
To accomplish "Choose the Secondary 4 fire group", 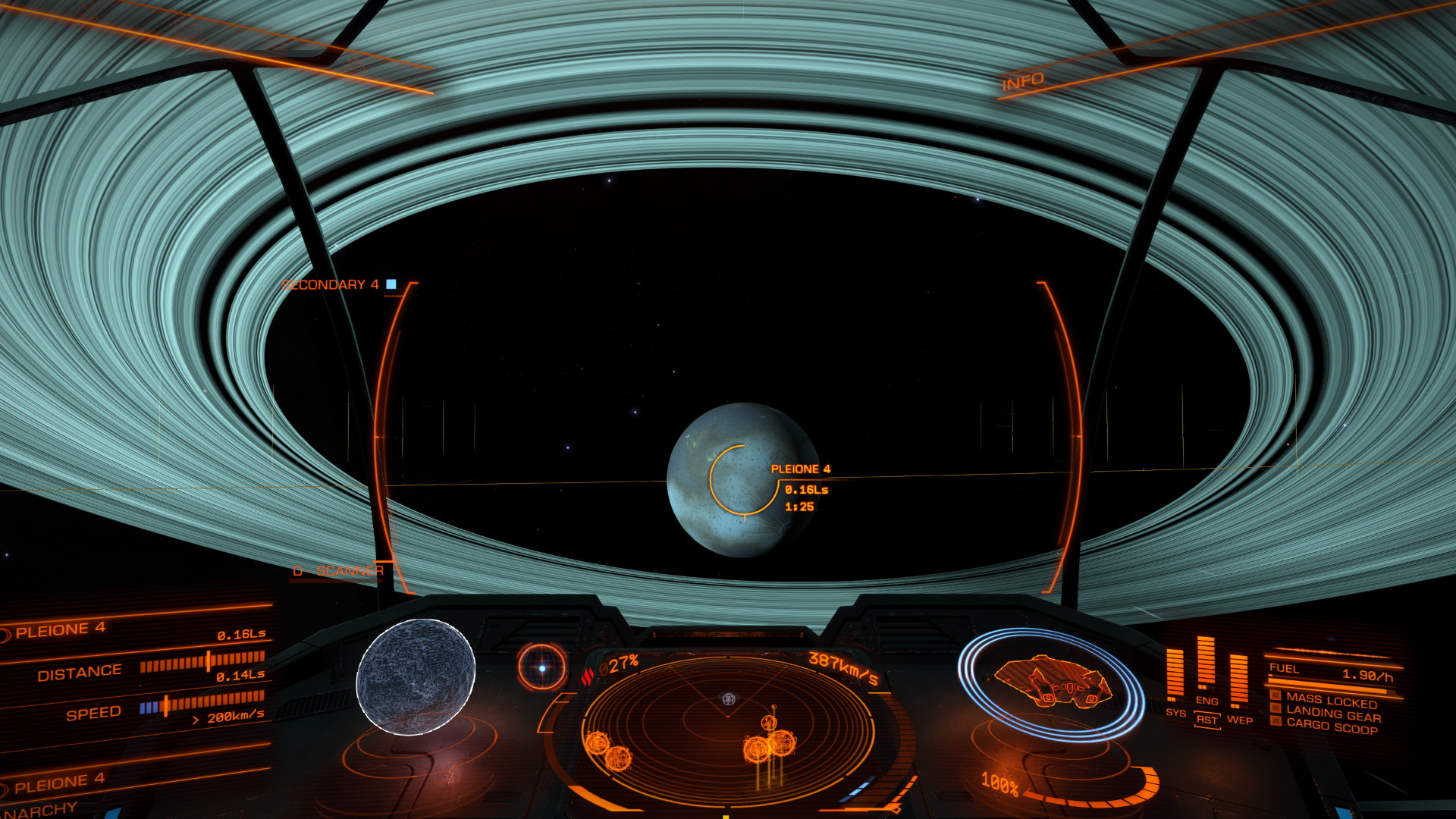I will 331,284.
